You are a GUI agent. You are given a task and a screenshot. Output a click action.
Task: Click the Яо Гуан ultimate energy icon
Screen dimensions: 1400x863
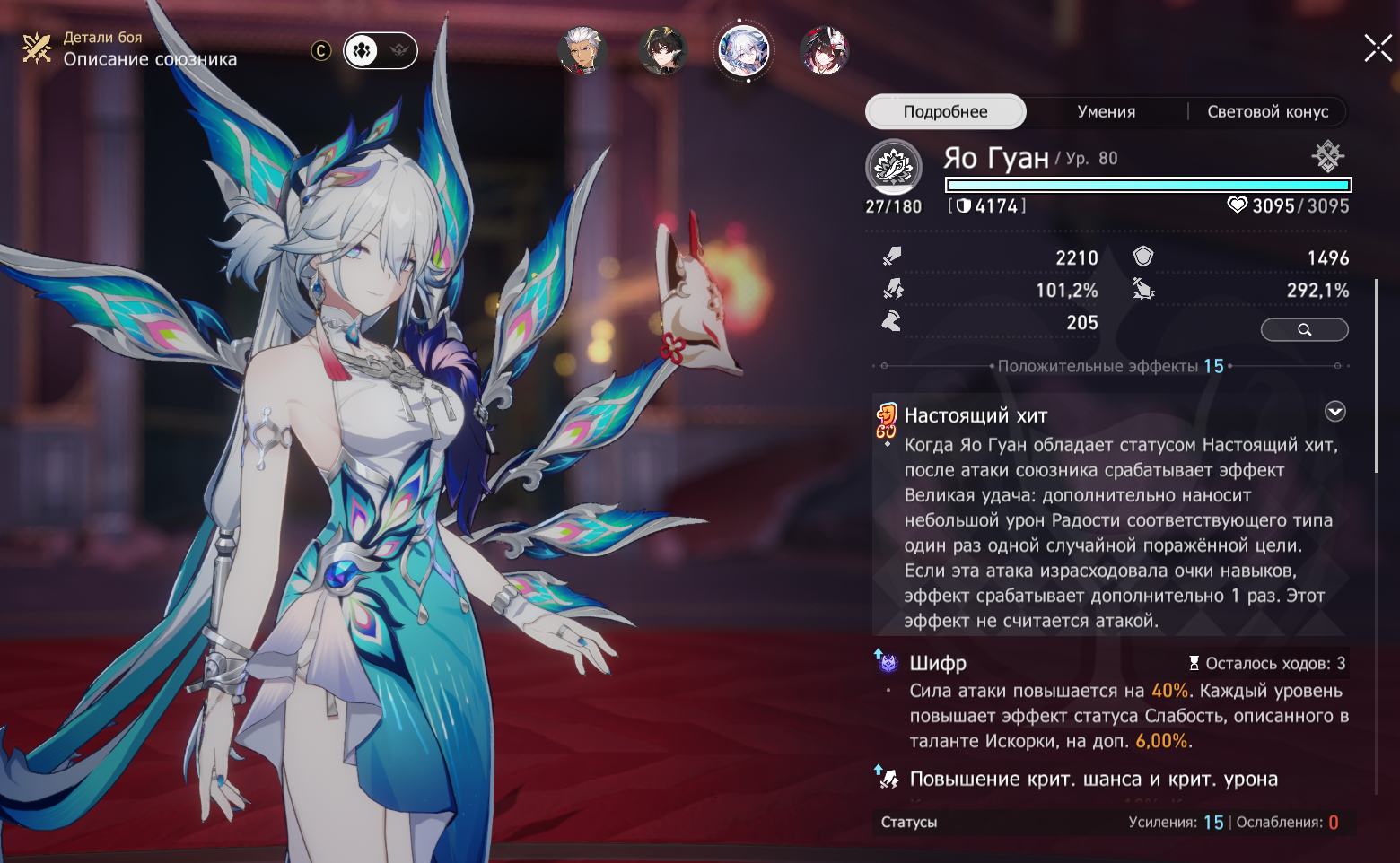(893, 166)
